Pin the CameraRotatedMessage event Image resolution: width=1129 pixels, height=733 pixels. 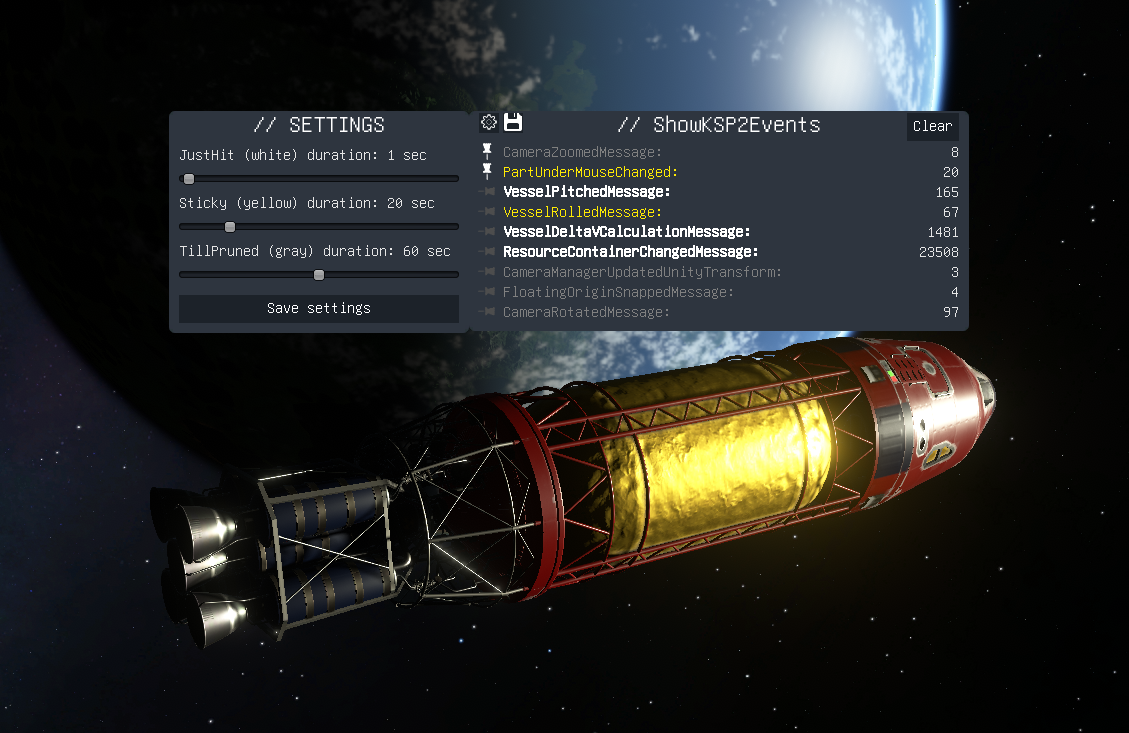click(x=487, y=312)
